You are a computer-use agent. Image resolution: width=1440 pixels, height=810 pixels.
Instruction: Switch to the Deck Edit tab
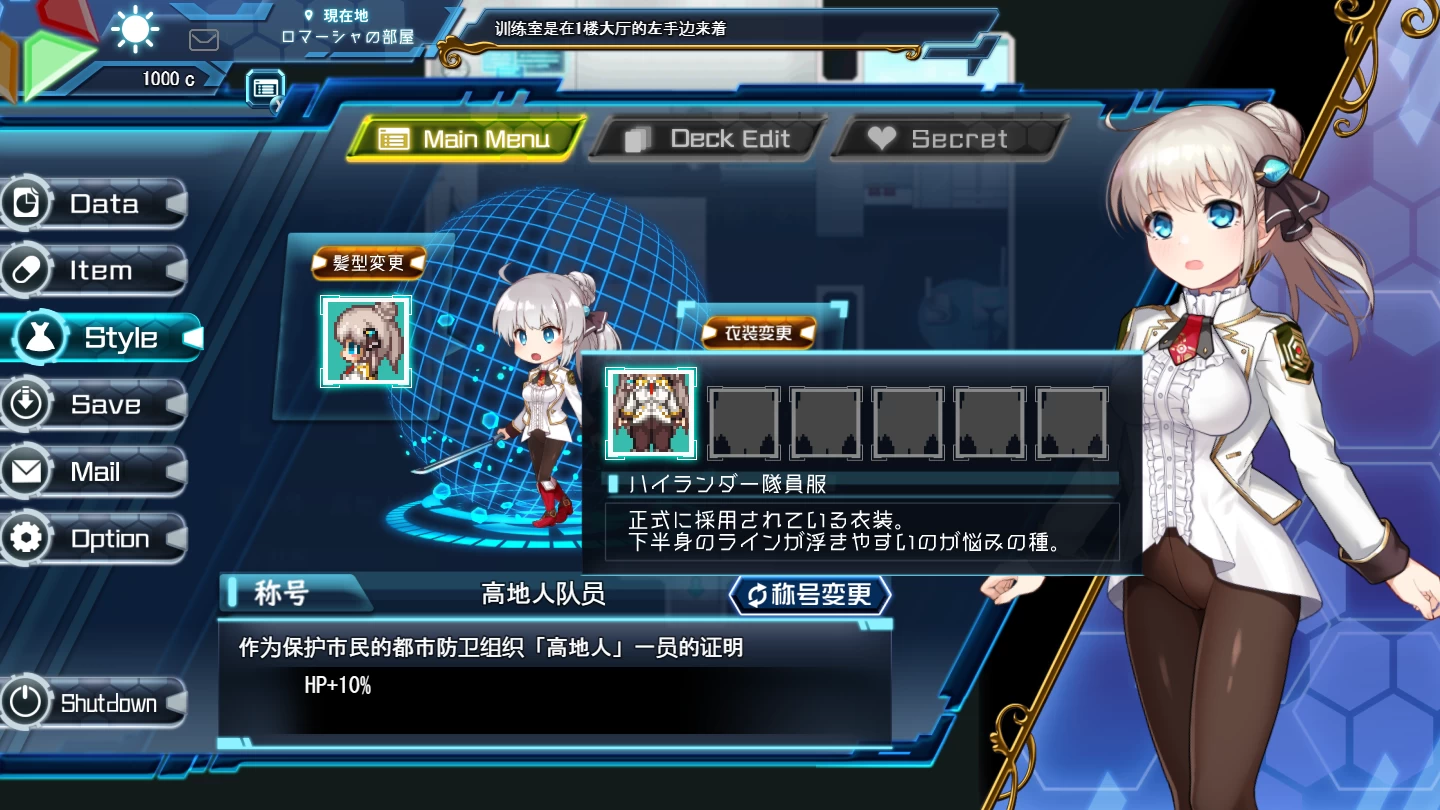(706, 138)
